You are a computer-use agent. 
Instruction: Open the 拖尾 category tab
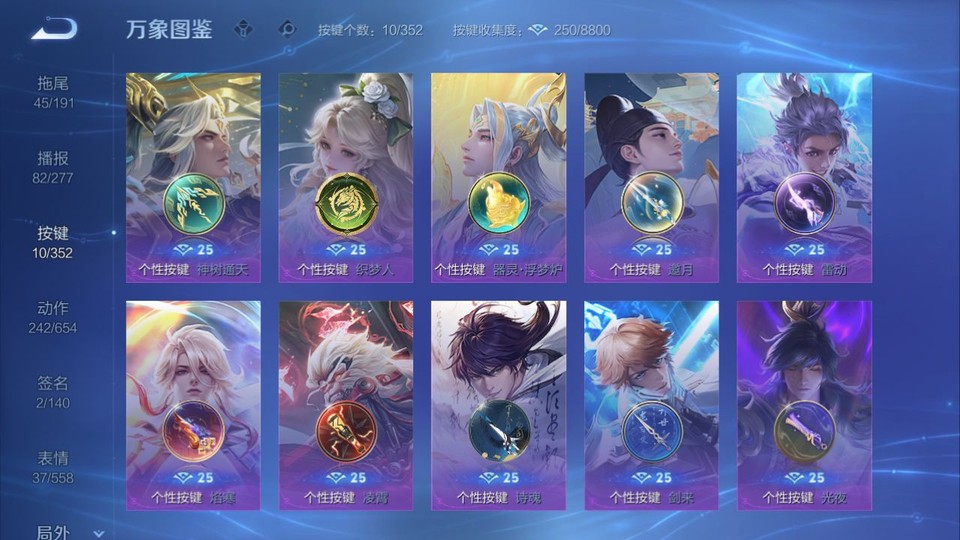[54, 92]
